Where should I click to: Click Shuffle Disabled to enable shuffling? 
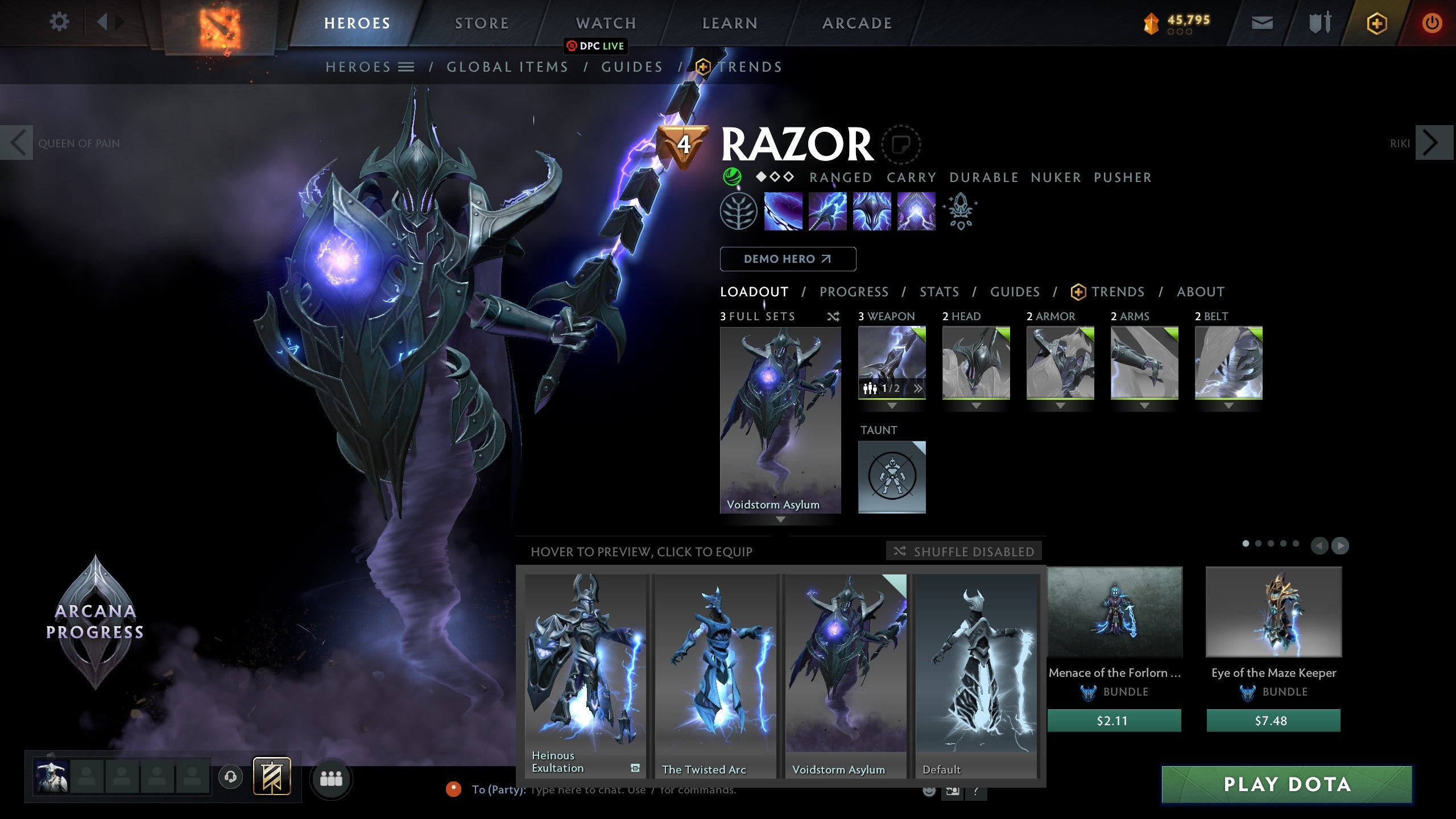964,551
